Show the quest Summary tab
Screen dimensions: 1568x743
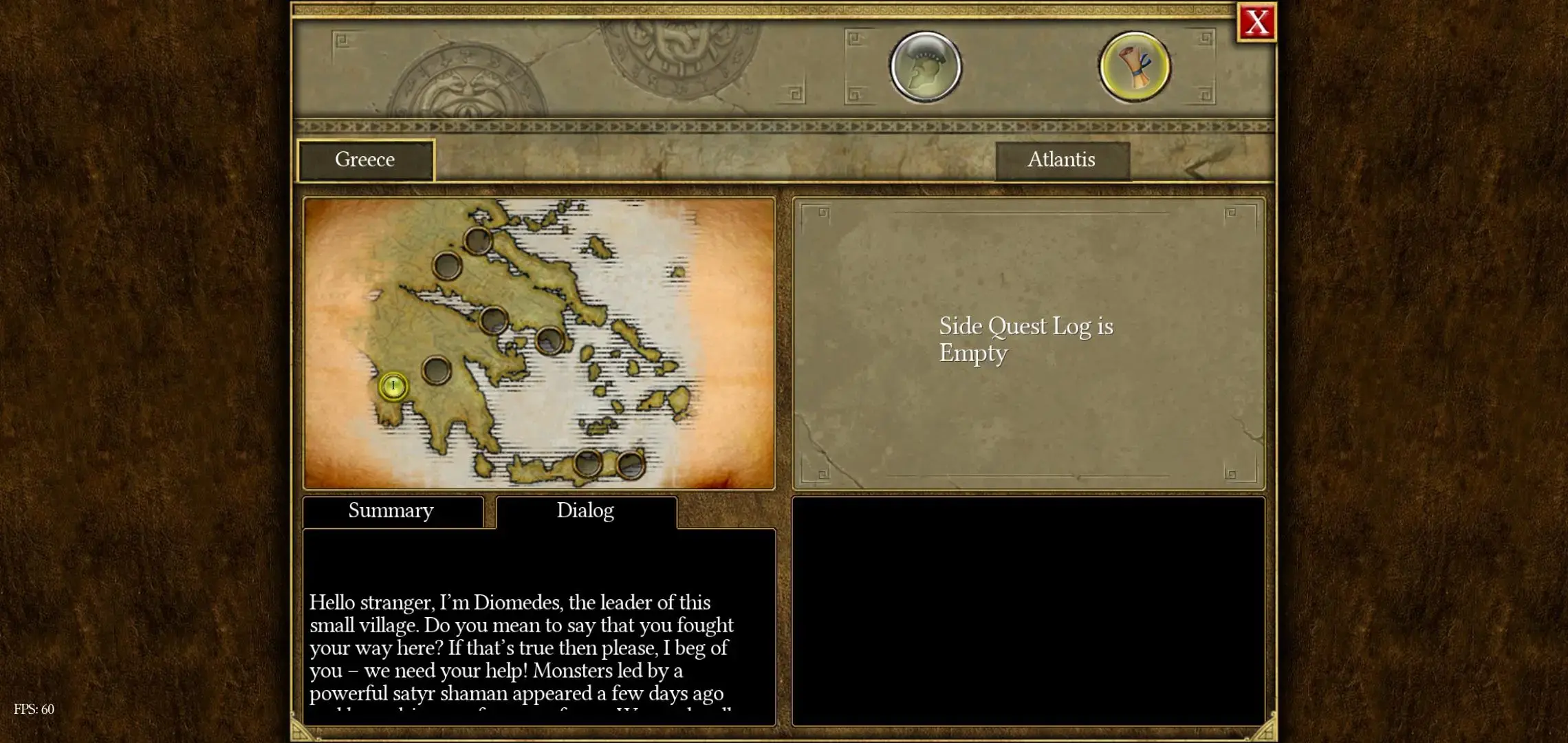pyautogui.click(x=392, y=511)
